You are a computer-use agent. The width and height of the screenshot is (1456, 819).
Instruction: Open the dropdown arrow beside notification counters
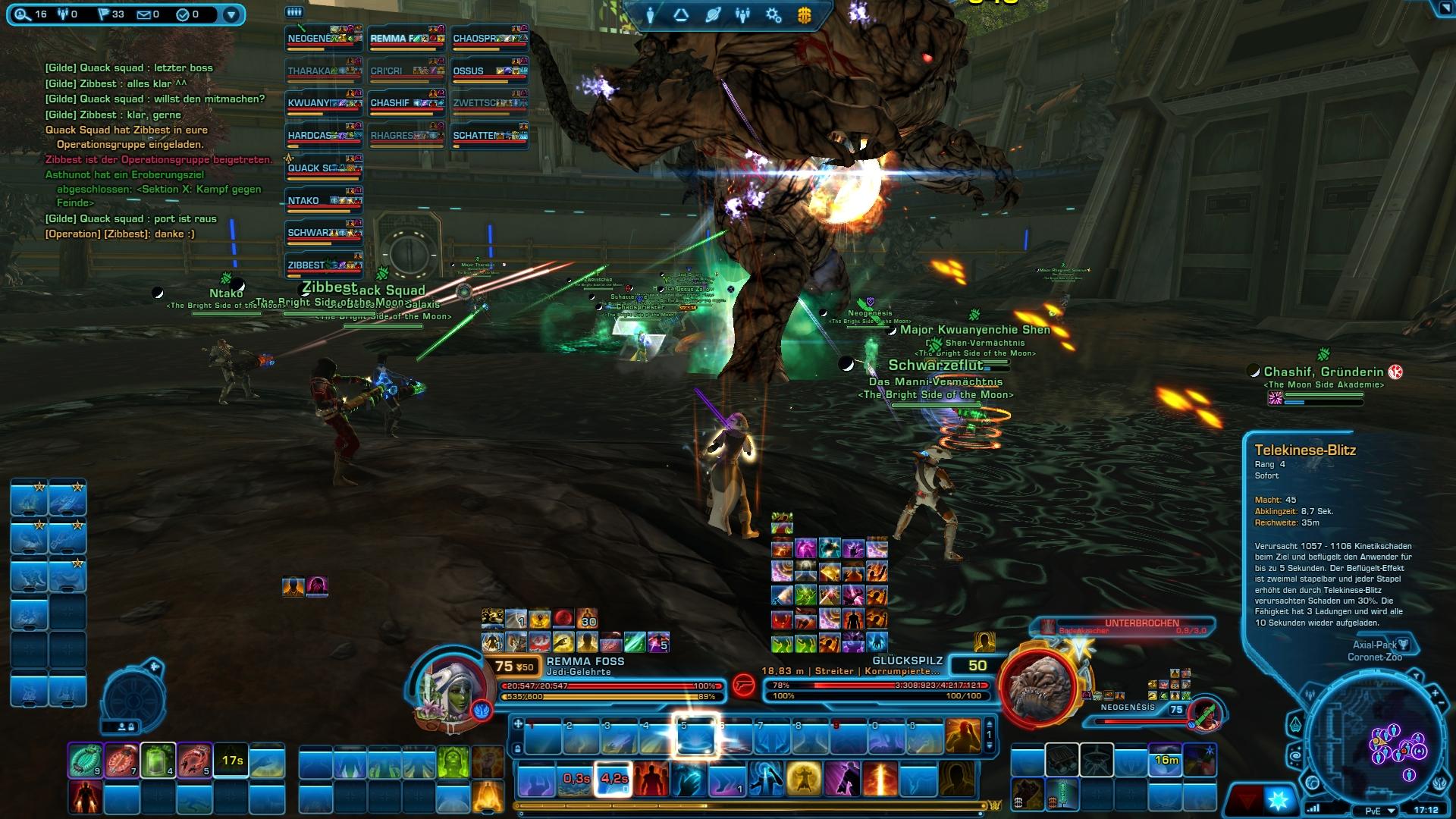tap(231, 13)
